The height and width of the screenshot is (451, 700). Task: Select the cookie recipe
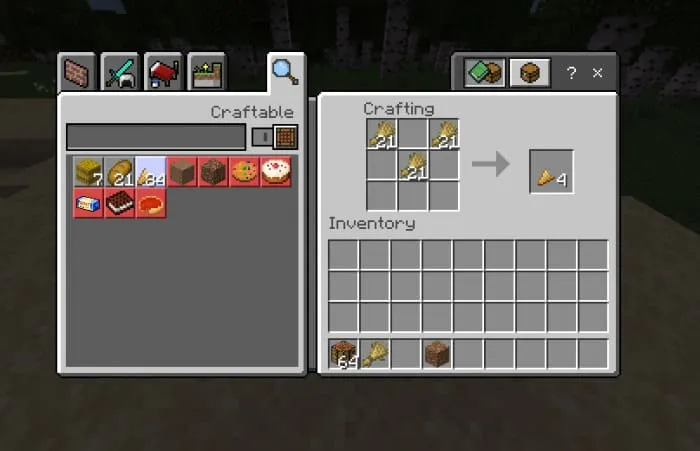pos(244,172)
